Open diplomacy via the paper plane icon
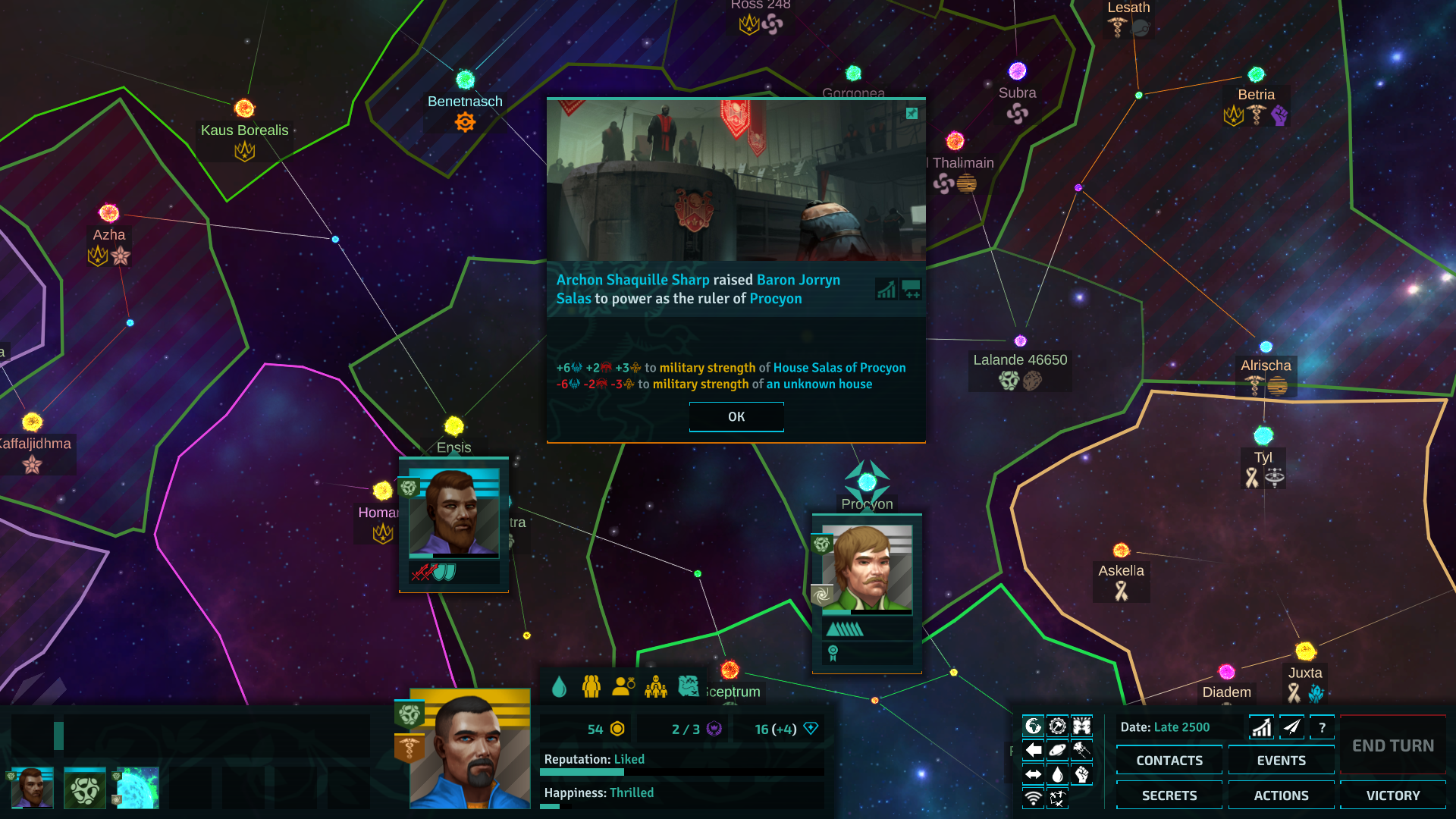The image size is (1456, 819). click(x=1291, y=726)
